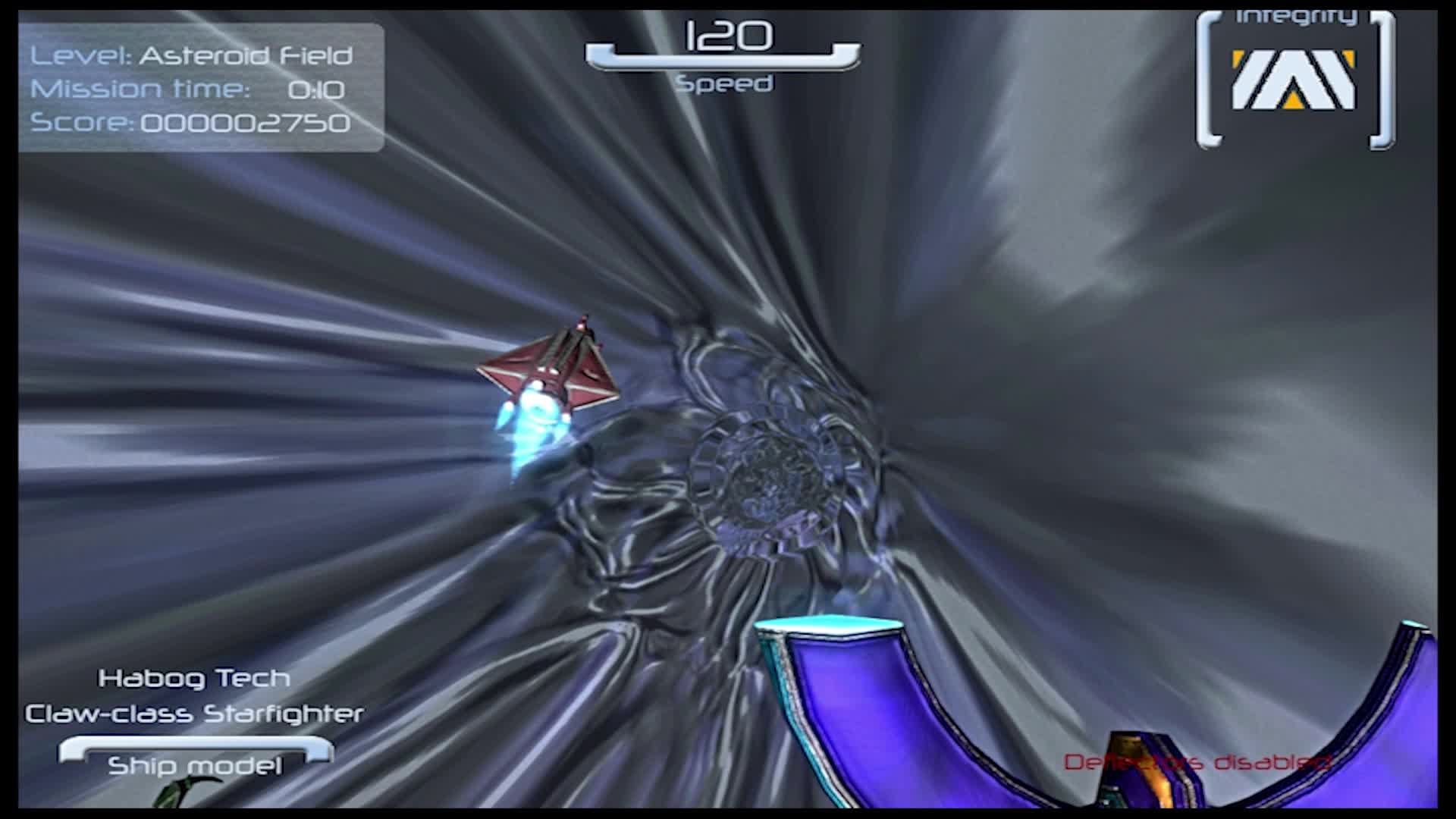
Task: Open the Ship model tab
Action: [x=196, y=764]
